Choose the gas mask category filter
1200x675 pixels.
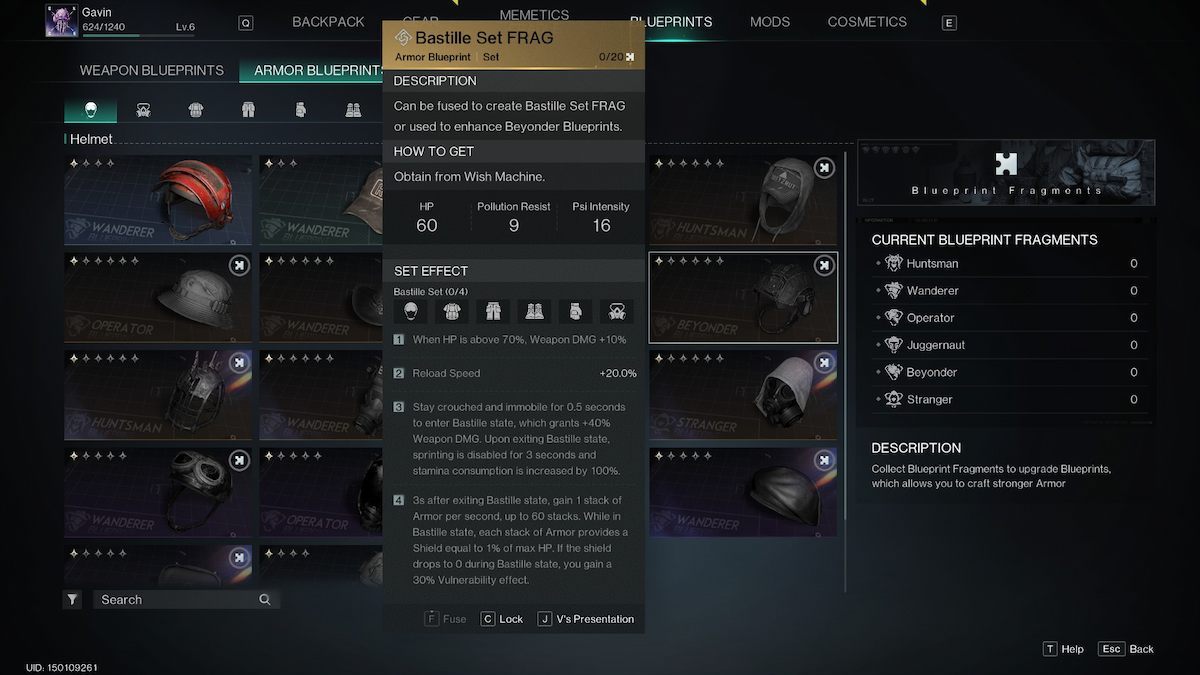143,110
